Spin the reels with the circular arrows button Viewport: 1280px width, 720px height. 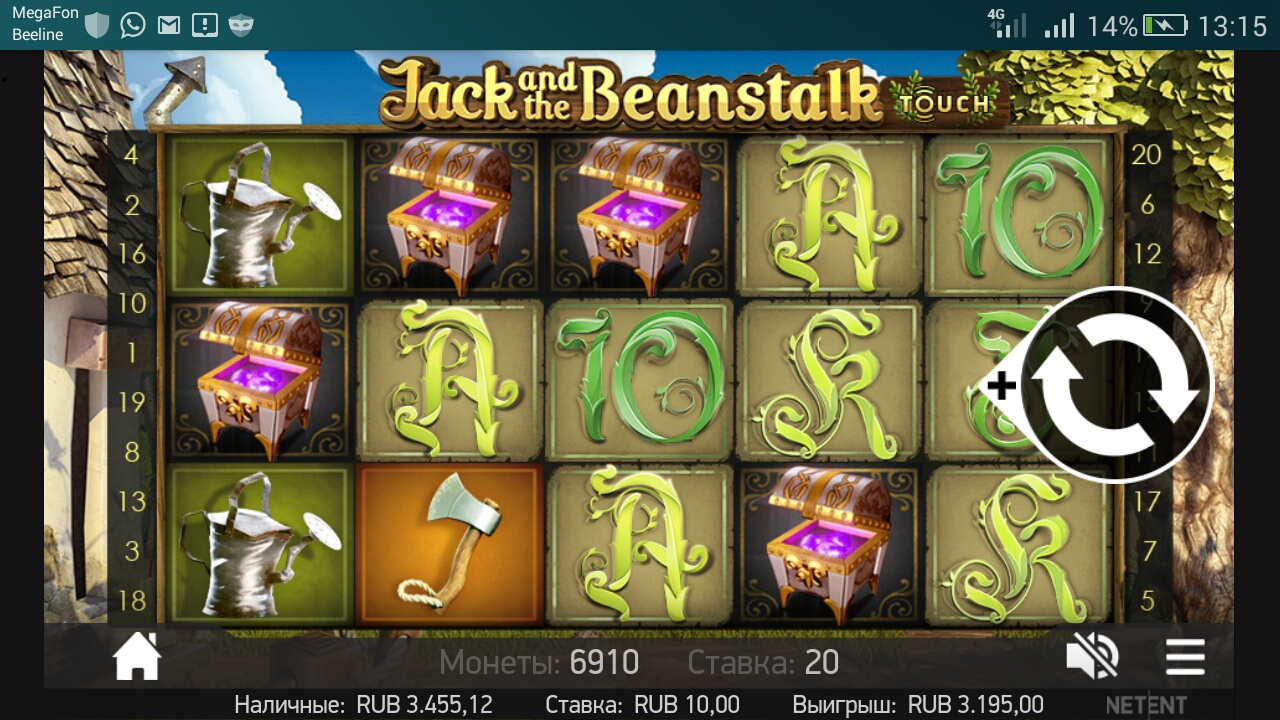pyautogui.click(x=1117, y=385)
